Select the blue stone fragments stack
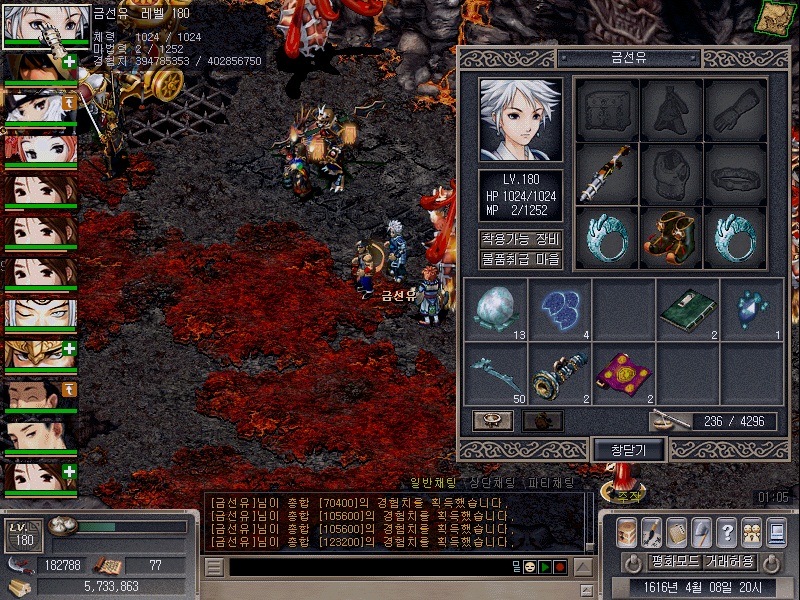800x600 pixels. tap(560, 310)
